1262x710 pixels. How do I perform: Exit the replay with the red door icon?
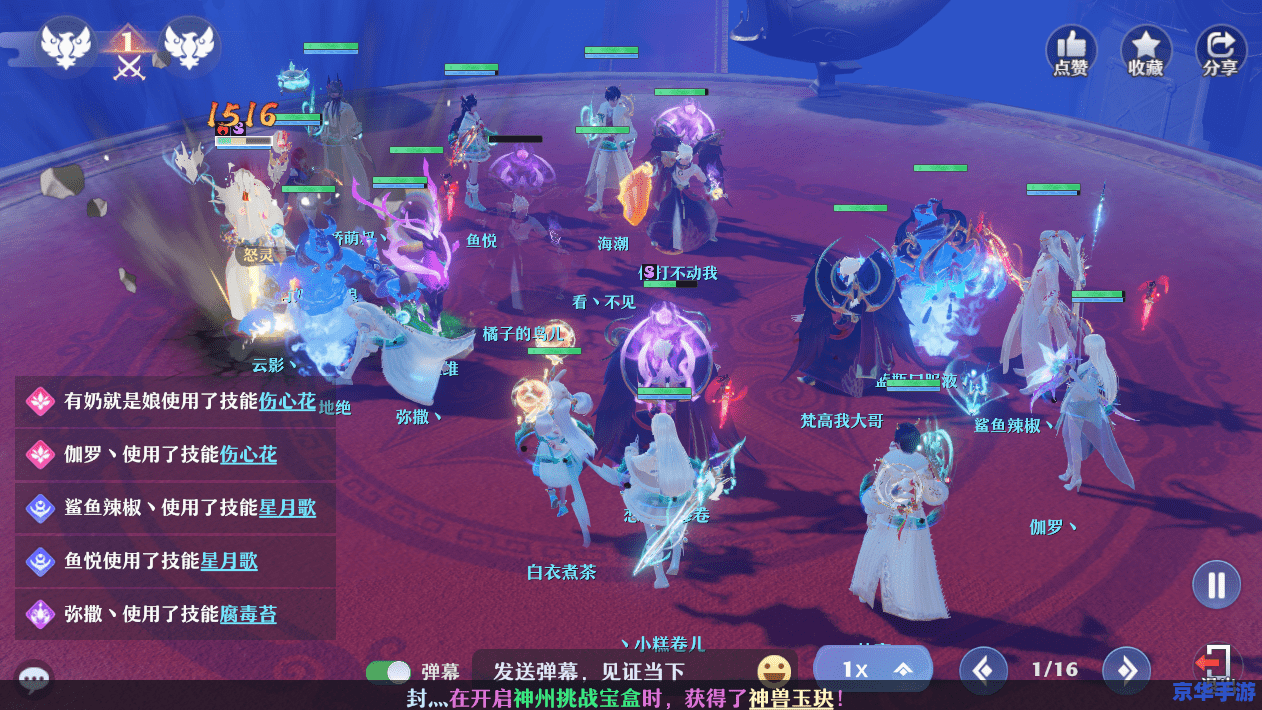point(1215,665)
